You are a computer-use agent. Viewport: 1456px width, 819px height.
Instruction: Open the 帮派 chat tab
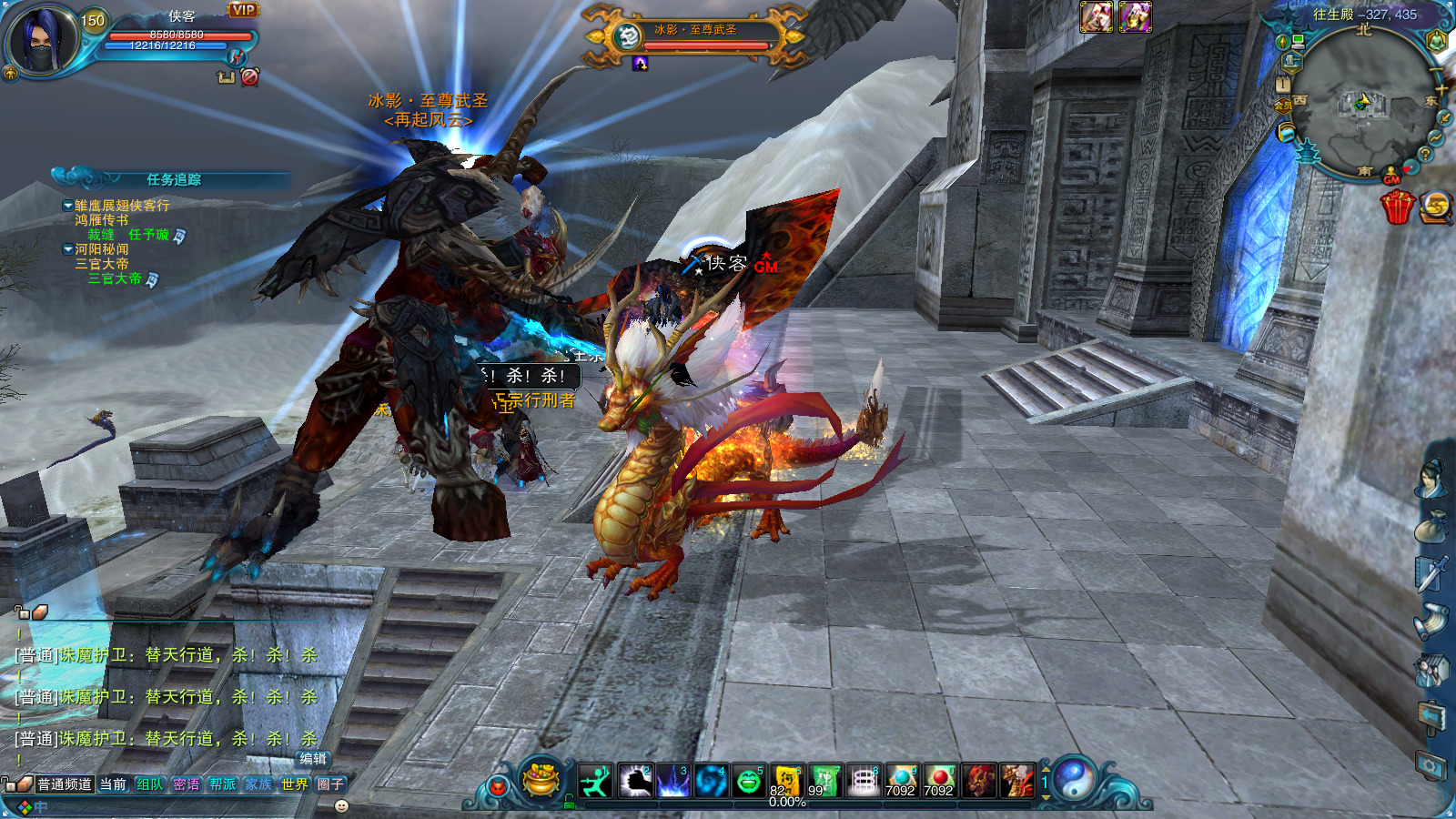(222, 784)
